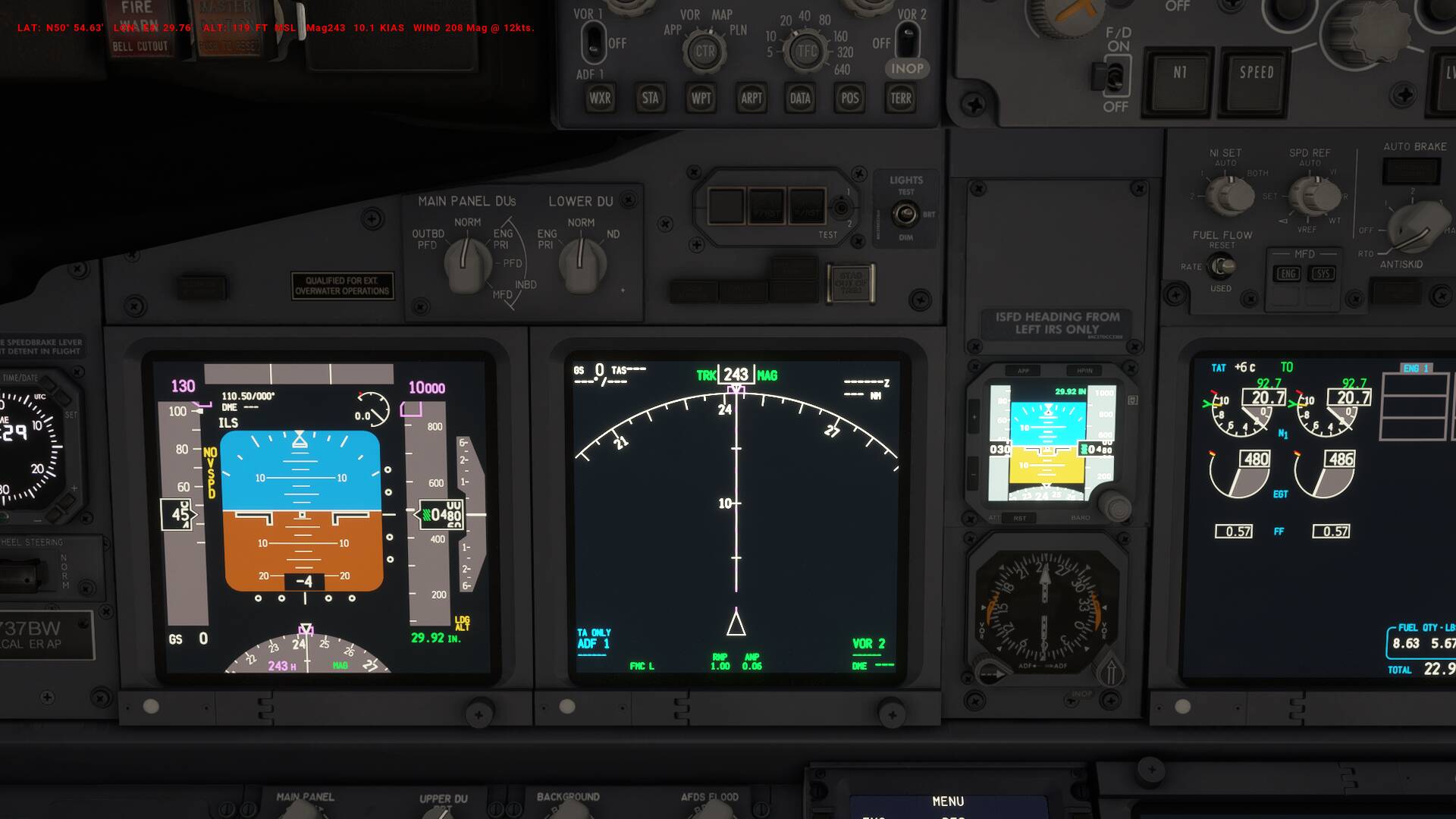Viewport: 1456px width, 819px height.
Task: Switch the MFD to the SYS page
Action: (1323, 274)
